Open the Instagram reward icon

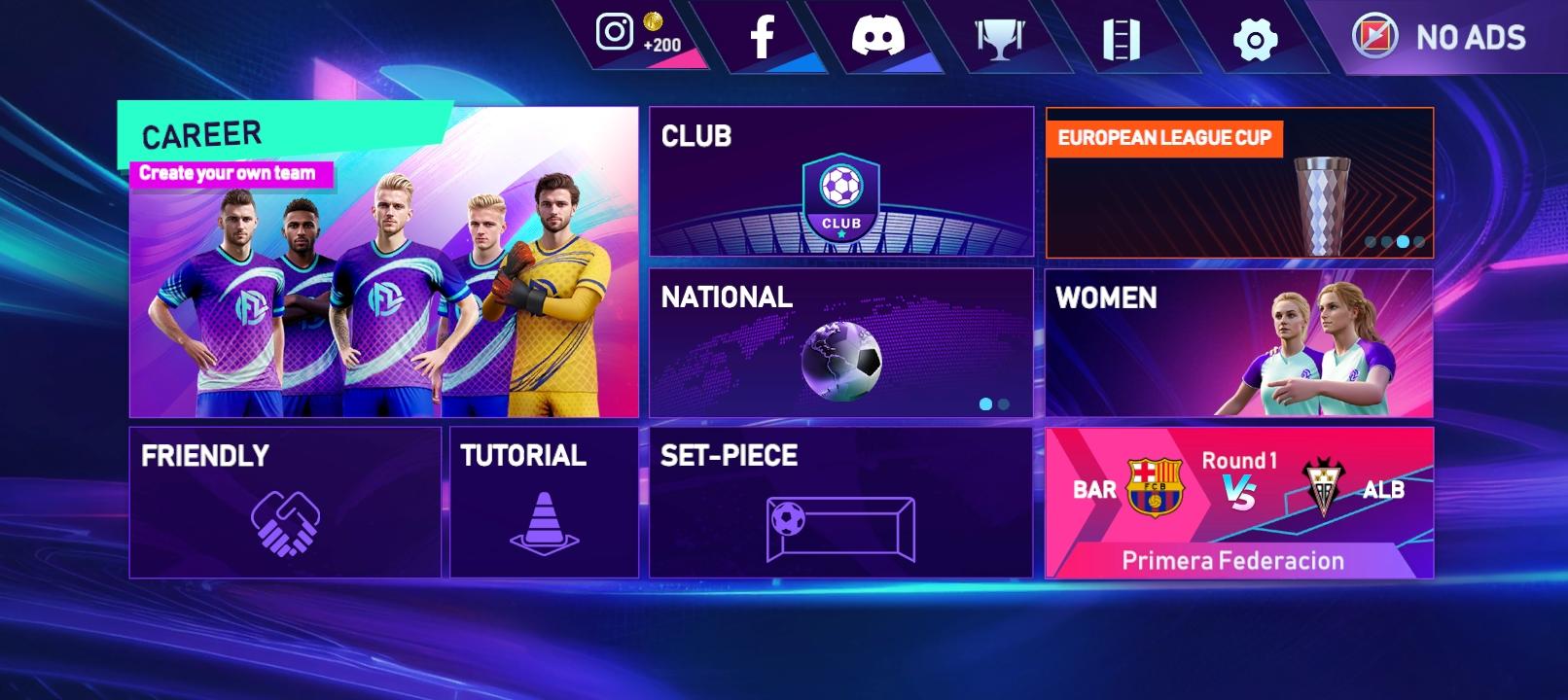click(x=615, y=31)
